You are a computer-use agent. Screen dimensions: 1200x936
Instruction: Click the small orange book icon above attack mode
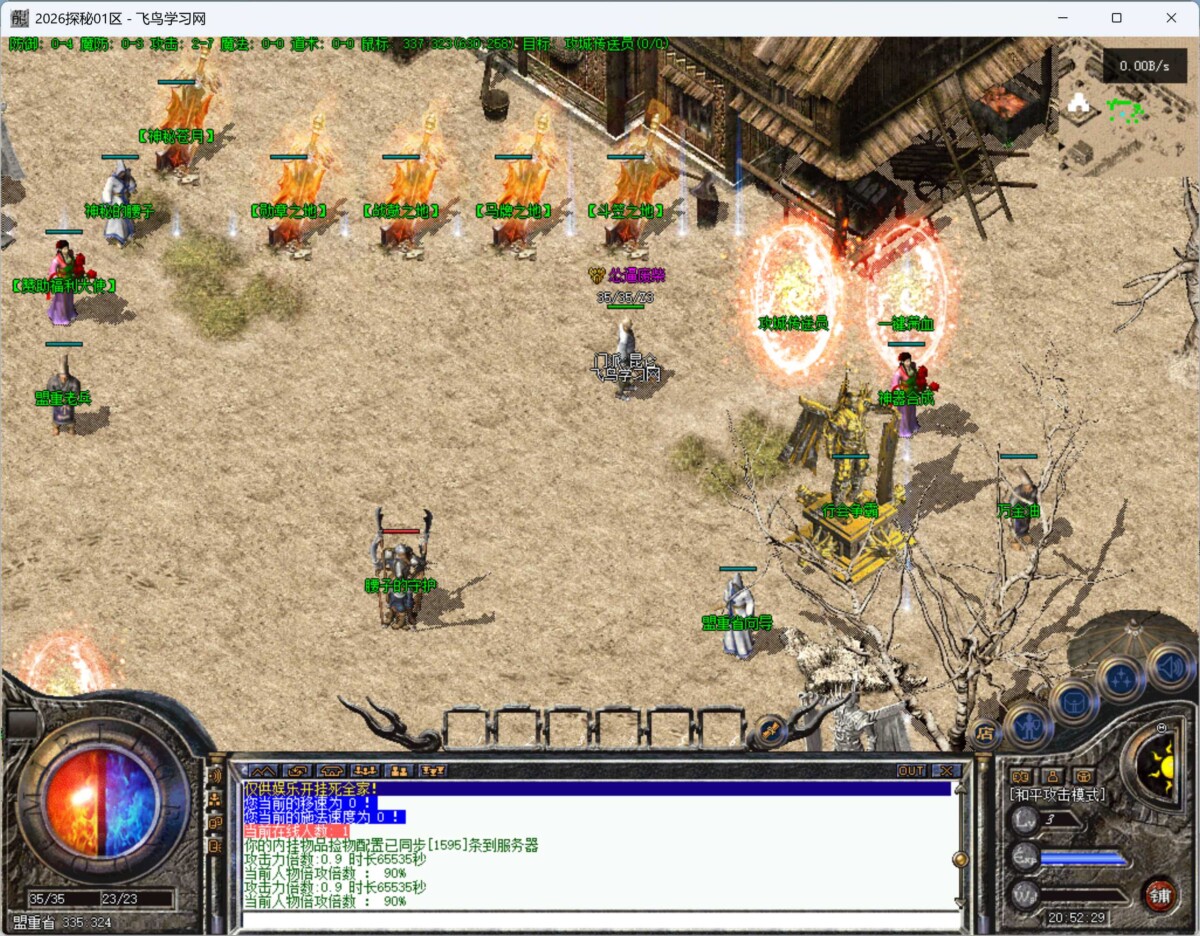[1021, 775]
